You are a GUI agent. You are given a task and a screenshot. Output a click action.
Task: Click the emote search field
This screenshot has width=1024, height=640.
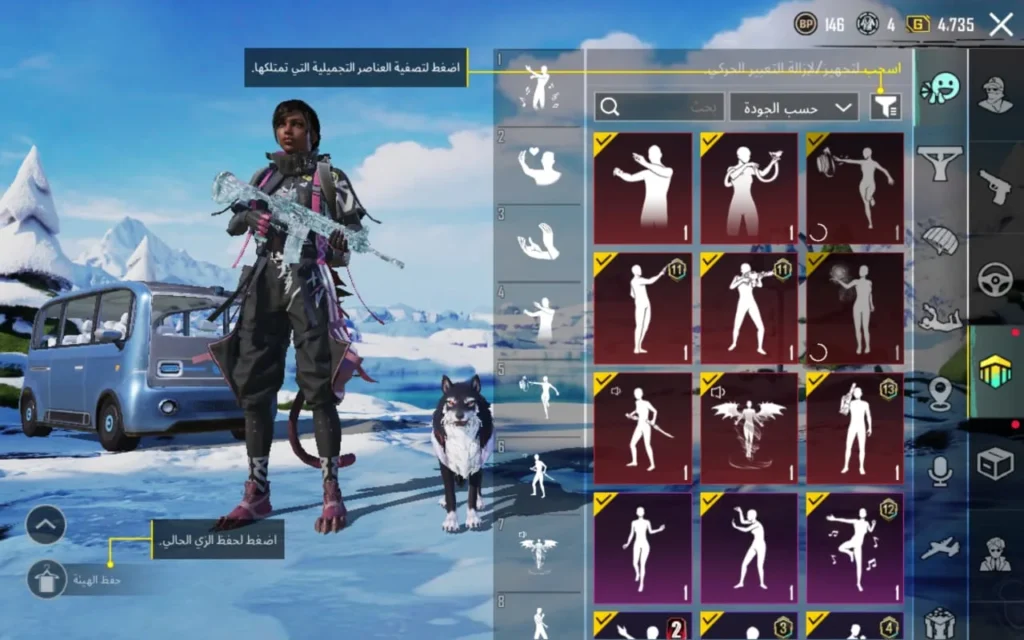(659, 106)
